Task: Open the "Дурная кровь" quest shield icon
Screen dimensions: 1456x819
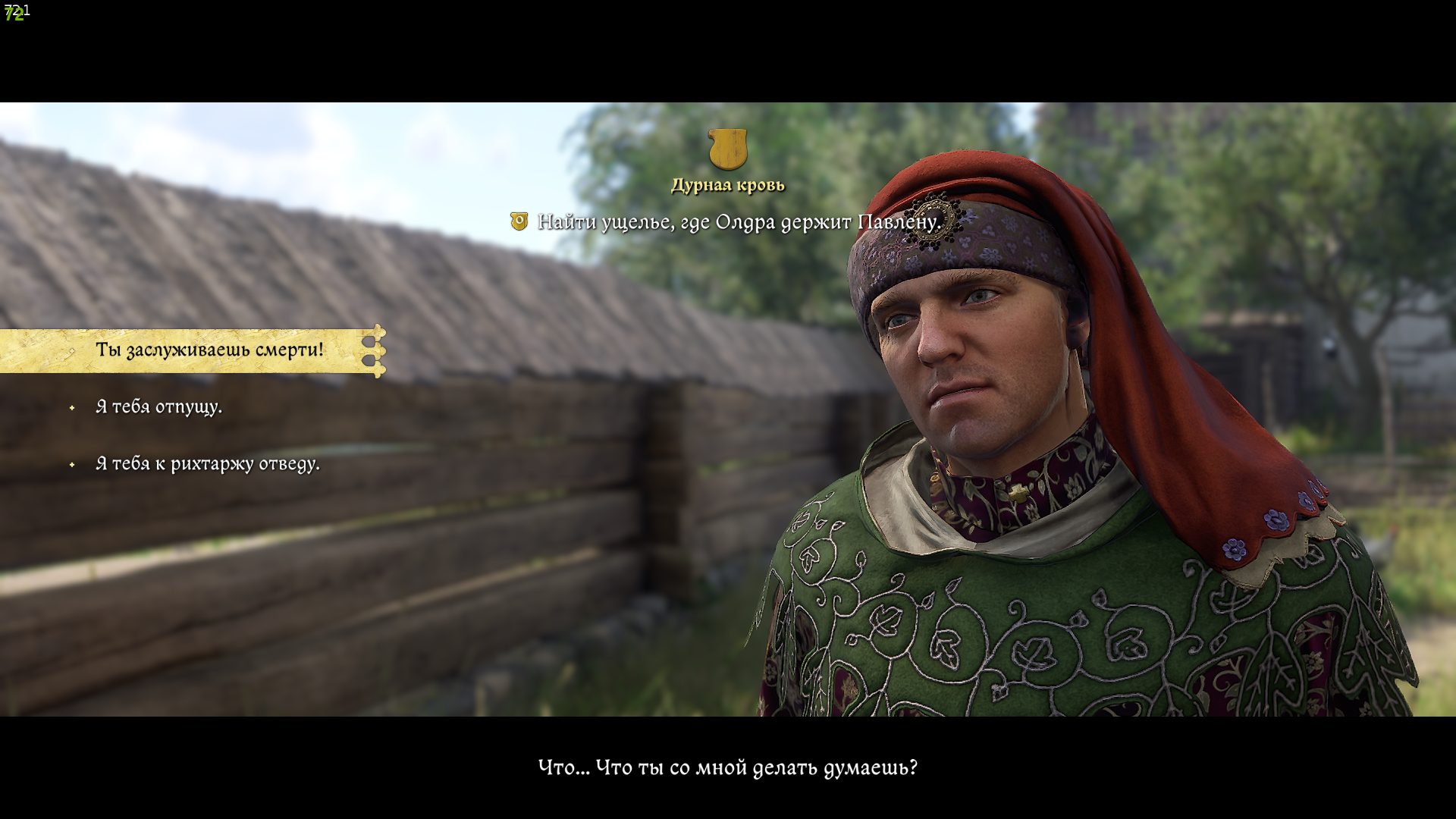Action: [x=727, y=149]
